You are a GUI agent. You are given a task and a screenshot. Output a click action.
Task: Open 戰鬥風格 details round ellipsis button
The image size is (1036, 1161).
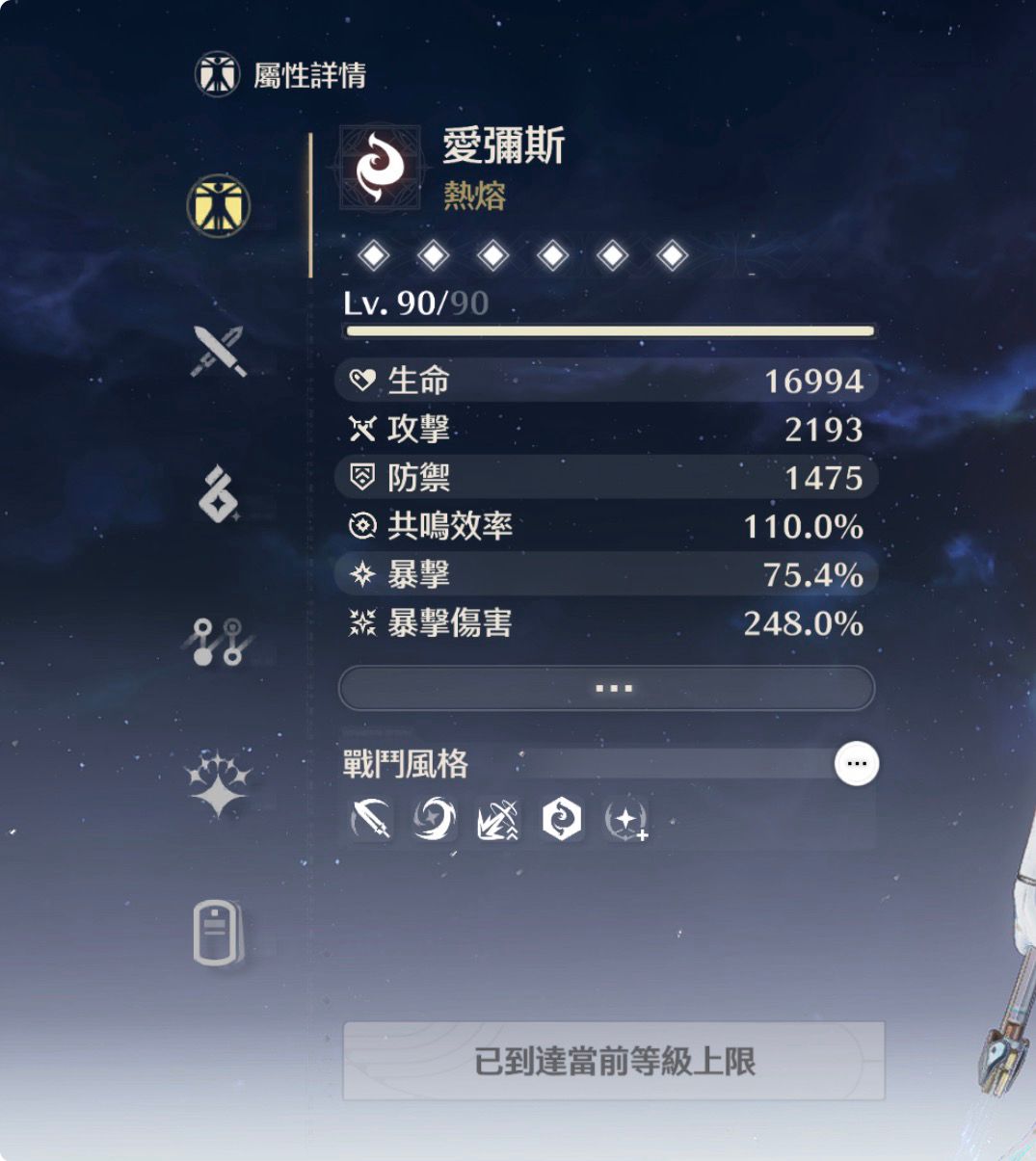tap(856, 764)
